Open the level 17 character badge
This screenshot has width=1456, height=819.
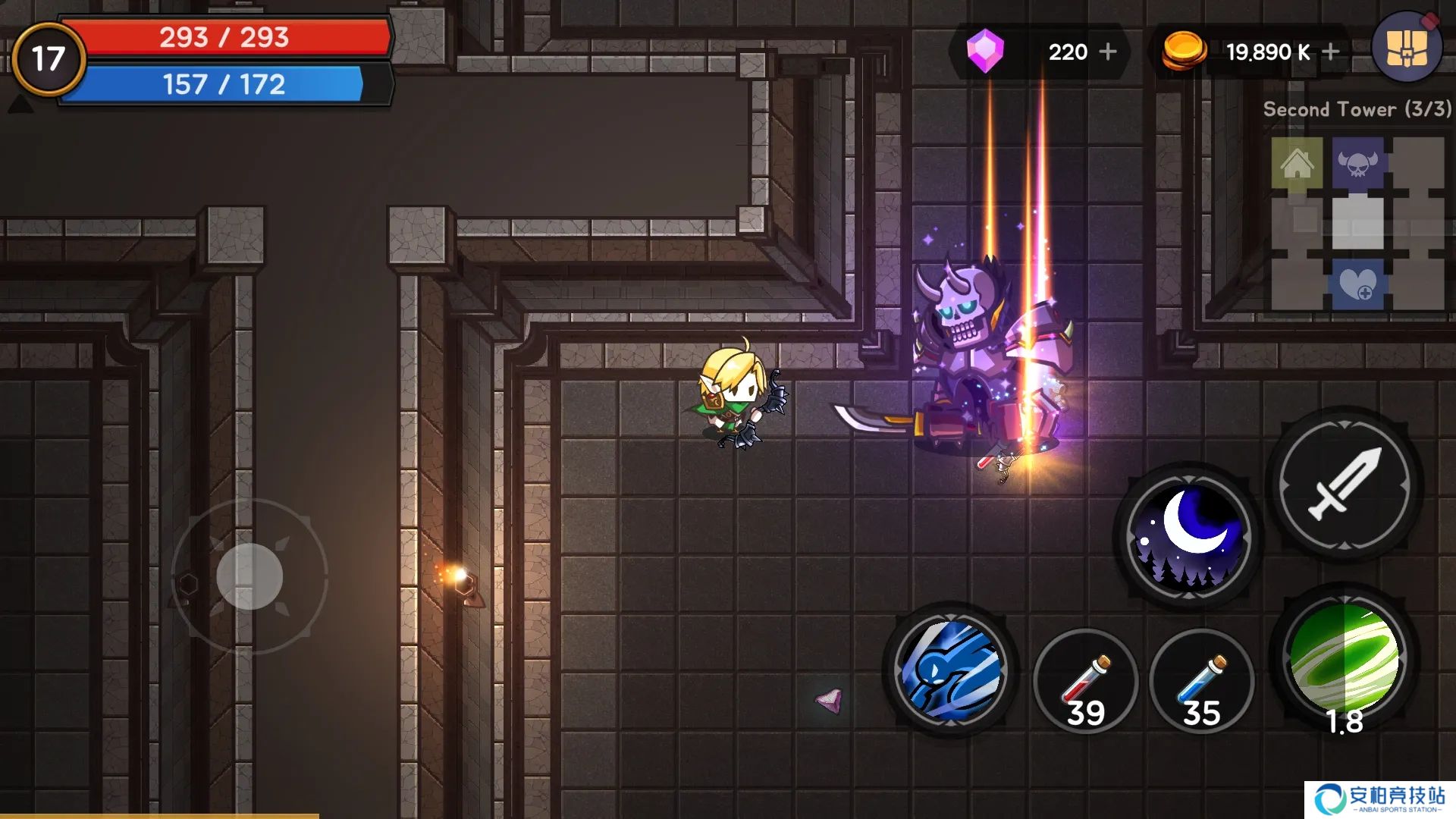point(49,58)
